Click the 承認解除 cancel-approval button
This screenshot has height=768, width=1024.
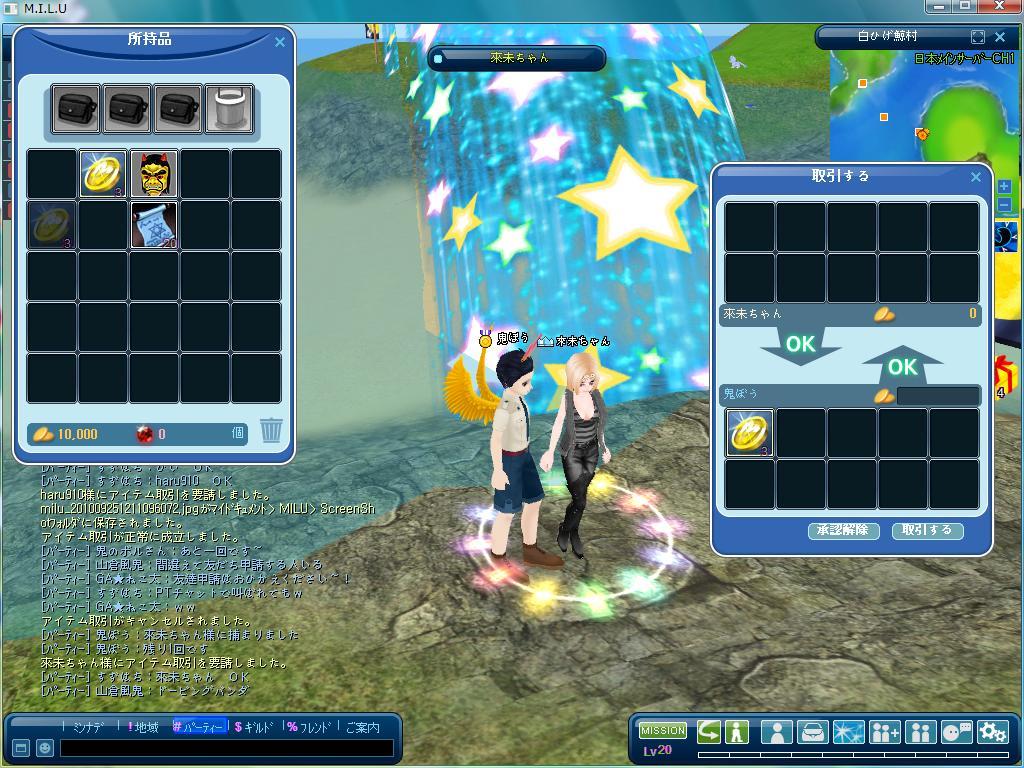coord(843,531)
